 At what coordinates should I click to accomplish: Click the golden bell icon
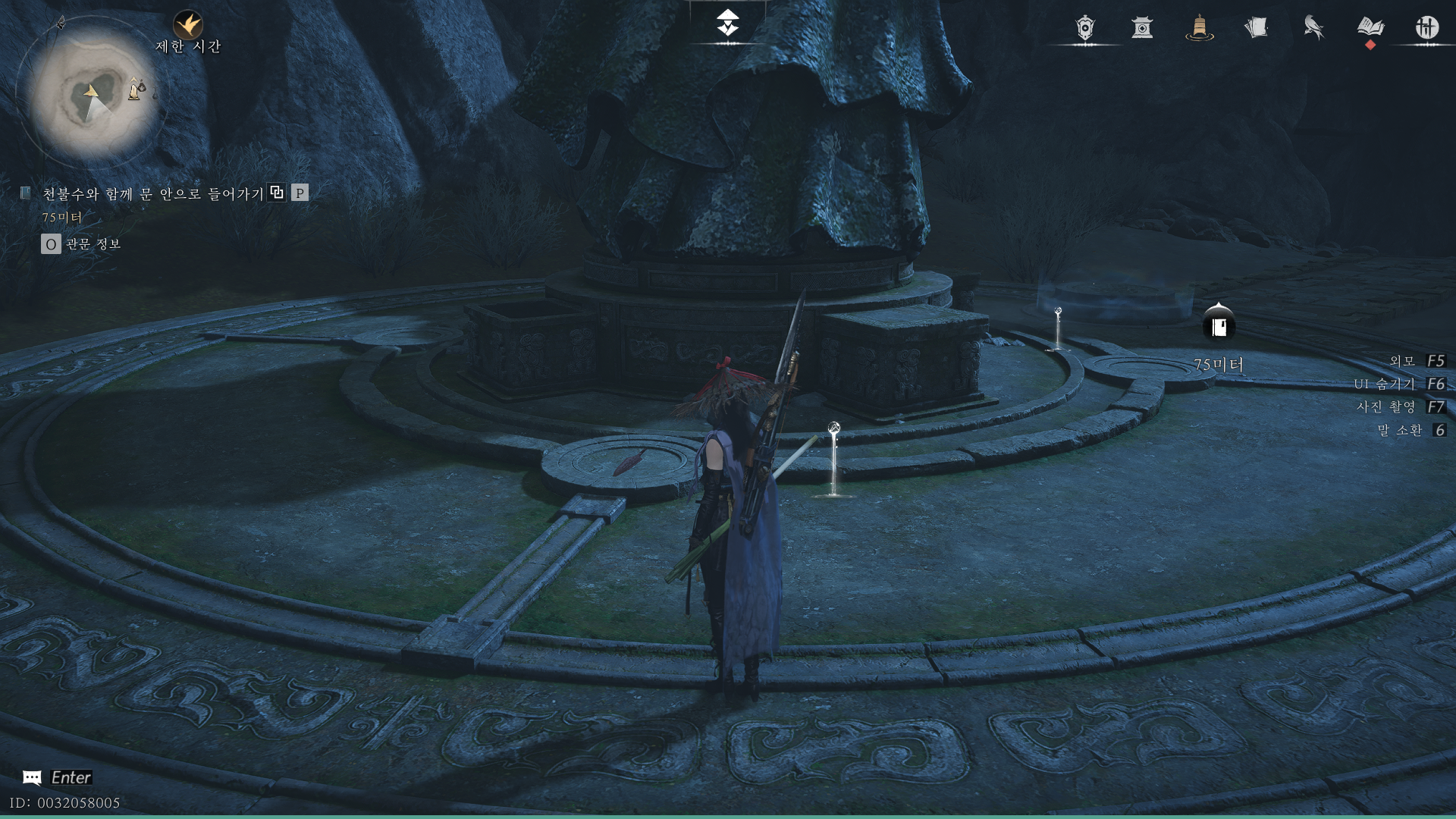pos(1199,28)
